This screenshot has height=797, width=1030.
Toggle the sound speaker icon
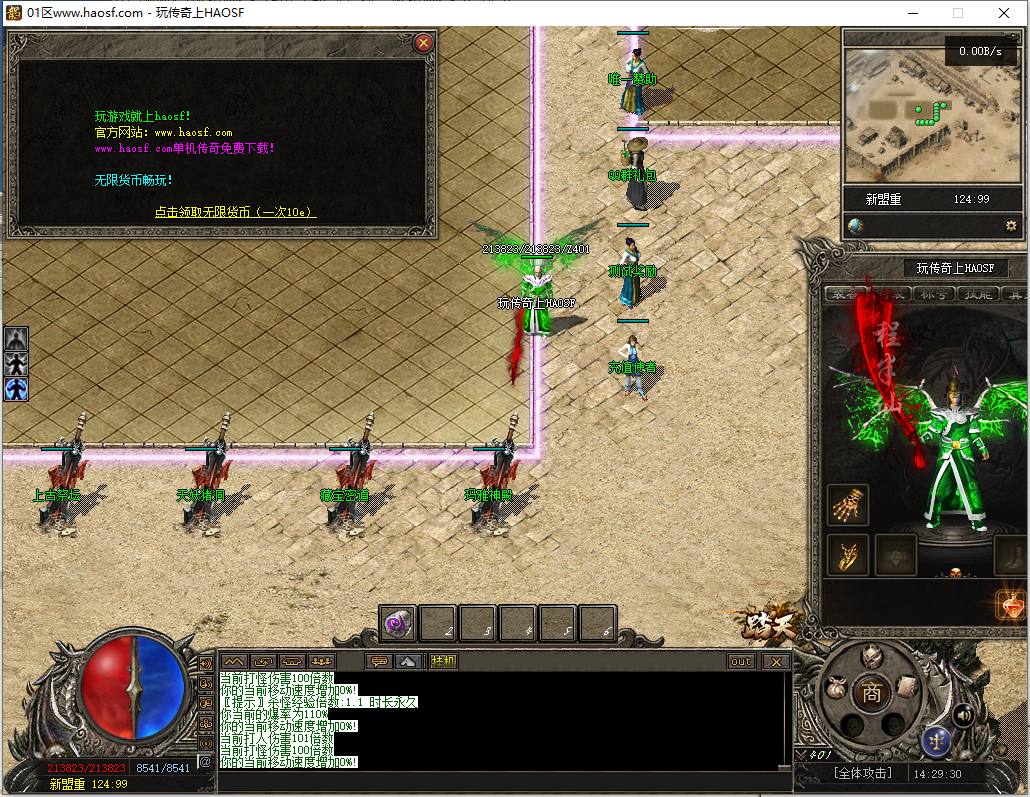(x=964, y=715)
